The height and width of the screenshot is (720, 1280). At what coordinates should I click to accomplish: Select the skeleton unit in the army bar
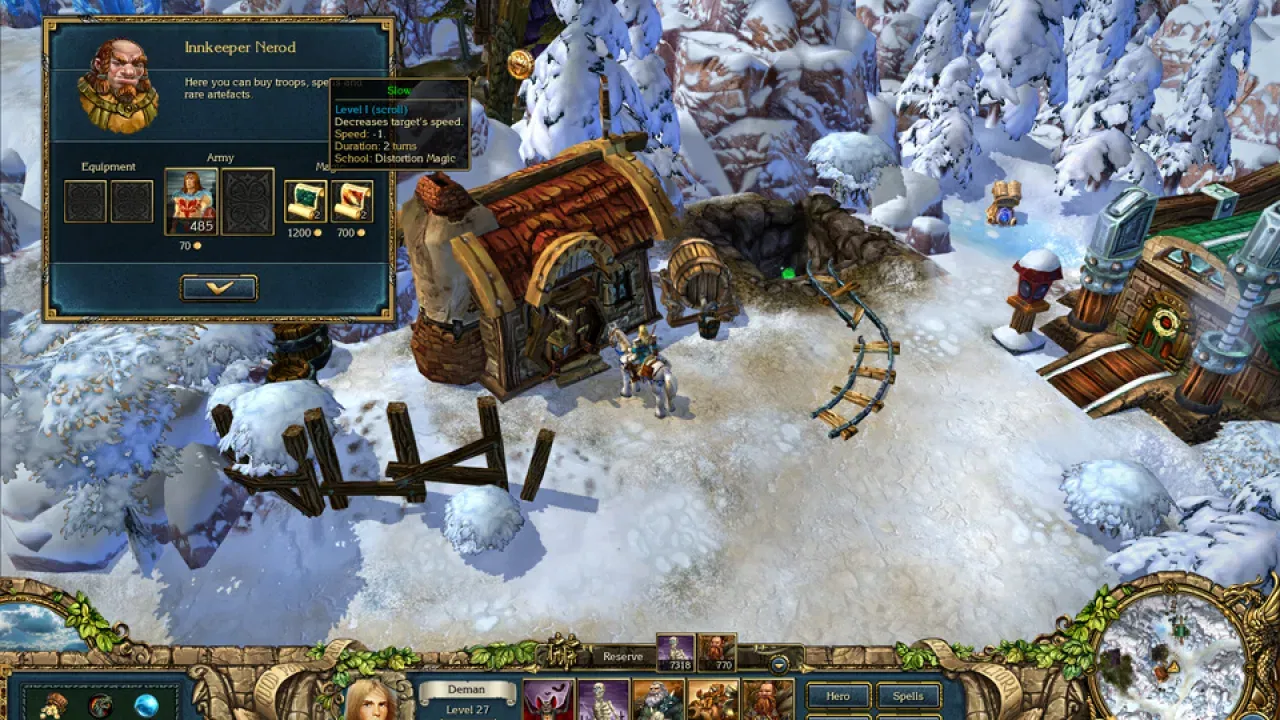[603, 700]
